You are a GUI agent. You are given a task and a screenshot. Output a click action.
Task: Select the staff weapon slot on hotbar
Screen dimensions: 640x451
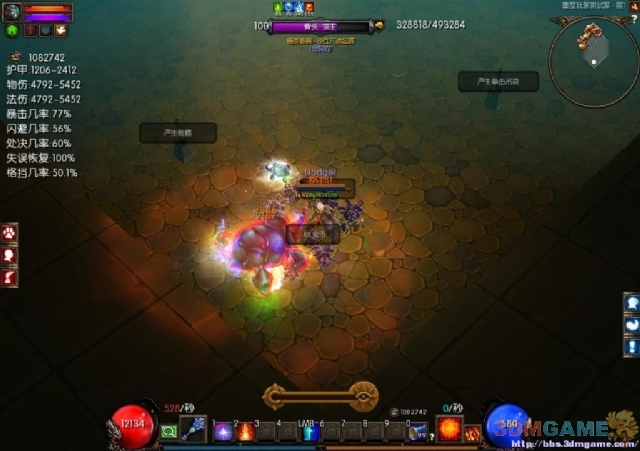[193, 431]
